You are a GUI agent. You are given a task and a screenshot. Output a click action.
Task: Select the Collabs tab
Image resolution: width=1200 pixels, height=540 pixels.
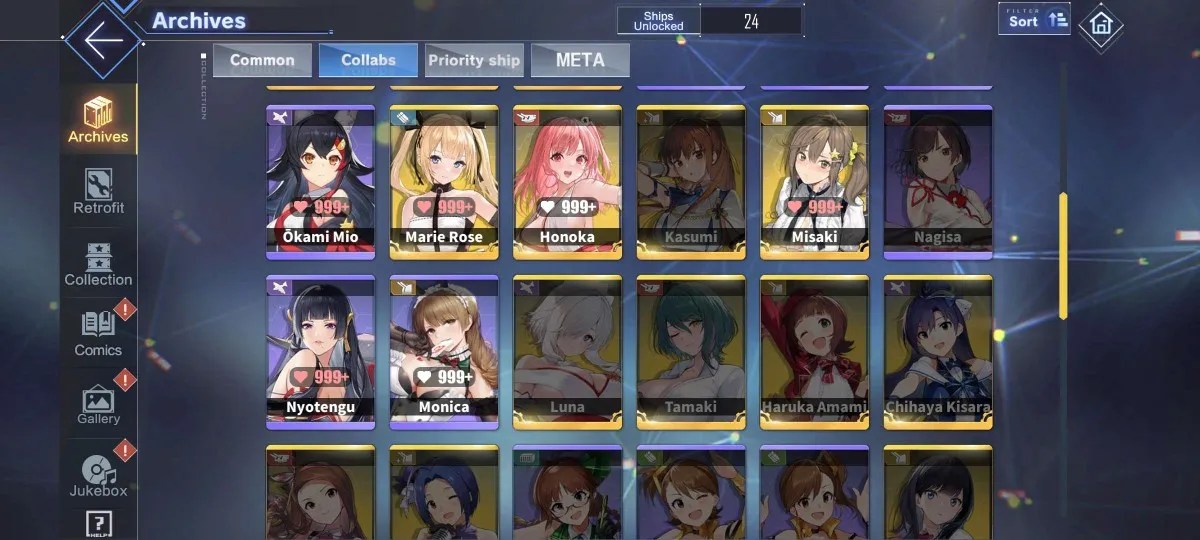click(x=368, y=60)
